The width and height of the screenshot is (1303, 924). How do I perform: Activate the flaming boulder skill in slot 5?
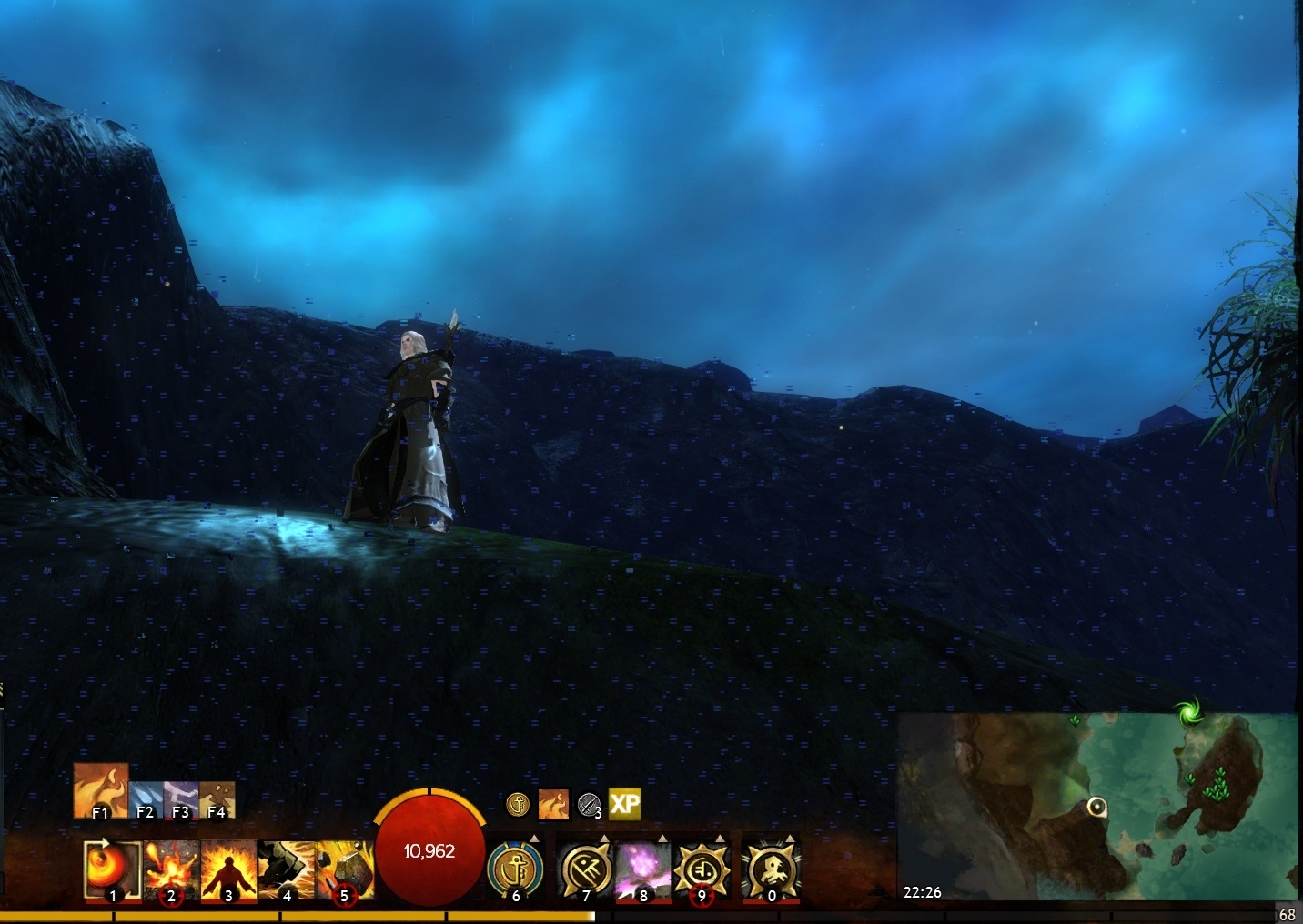click(344, 869)
